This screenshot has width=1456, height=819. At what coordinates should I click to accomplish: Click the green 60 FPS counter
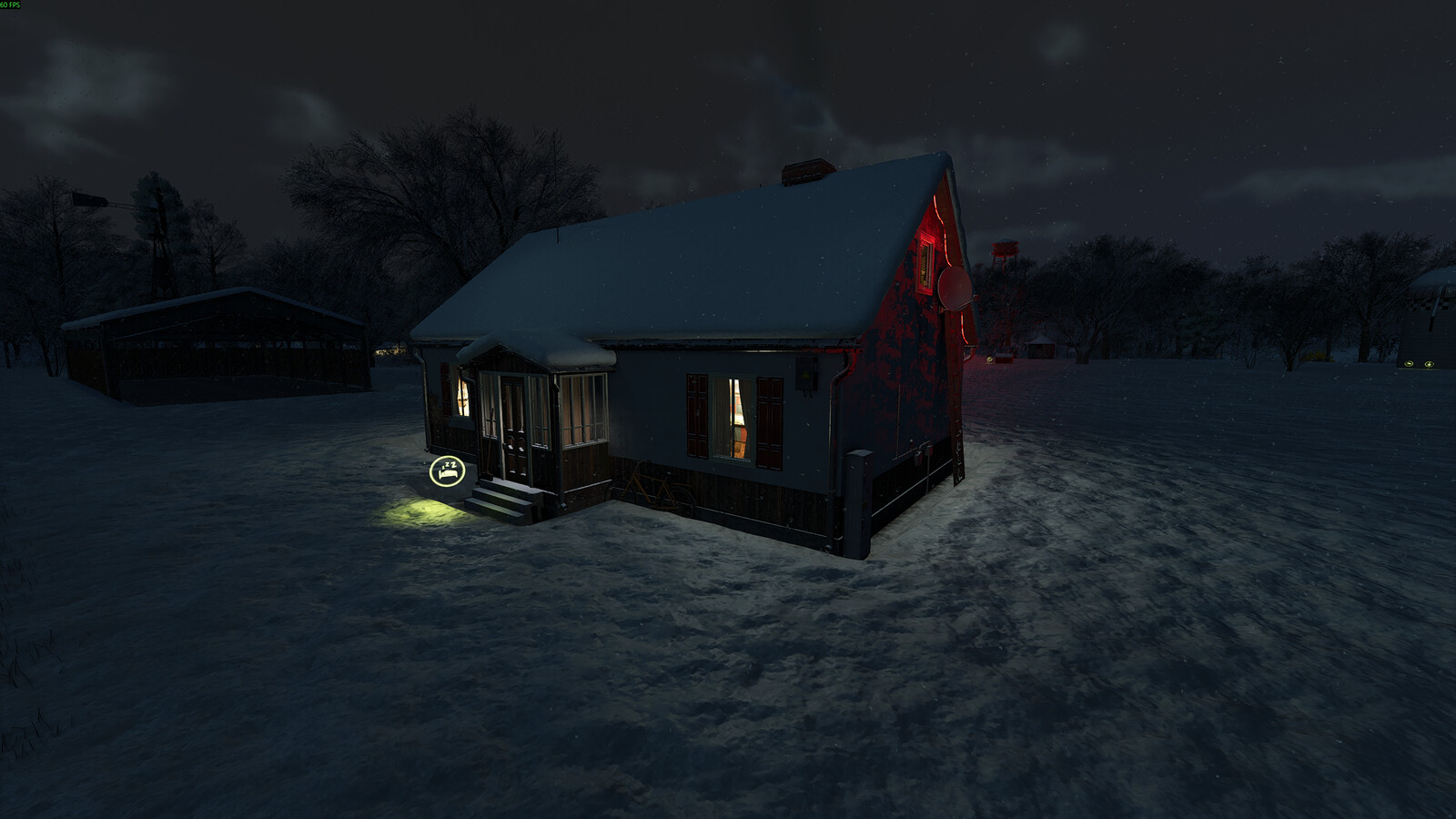(x=12, y=5)
